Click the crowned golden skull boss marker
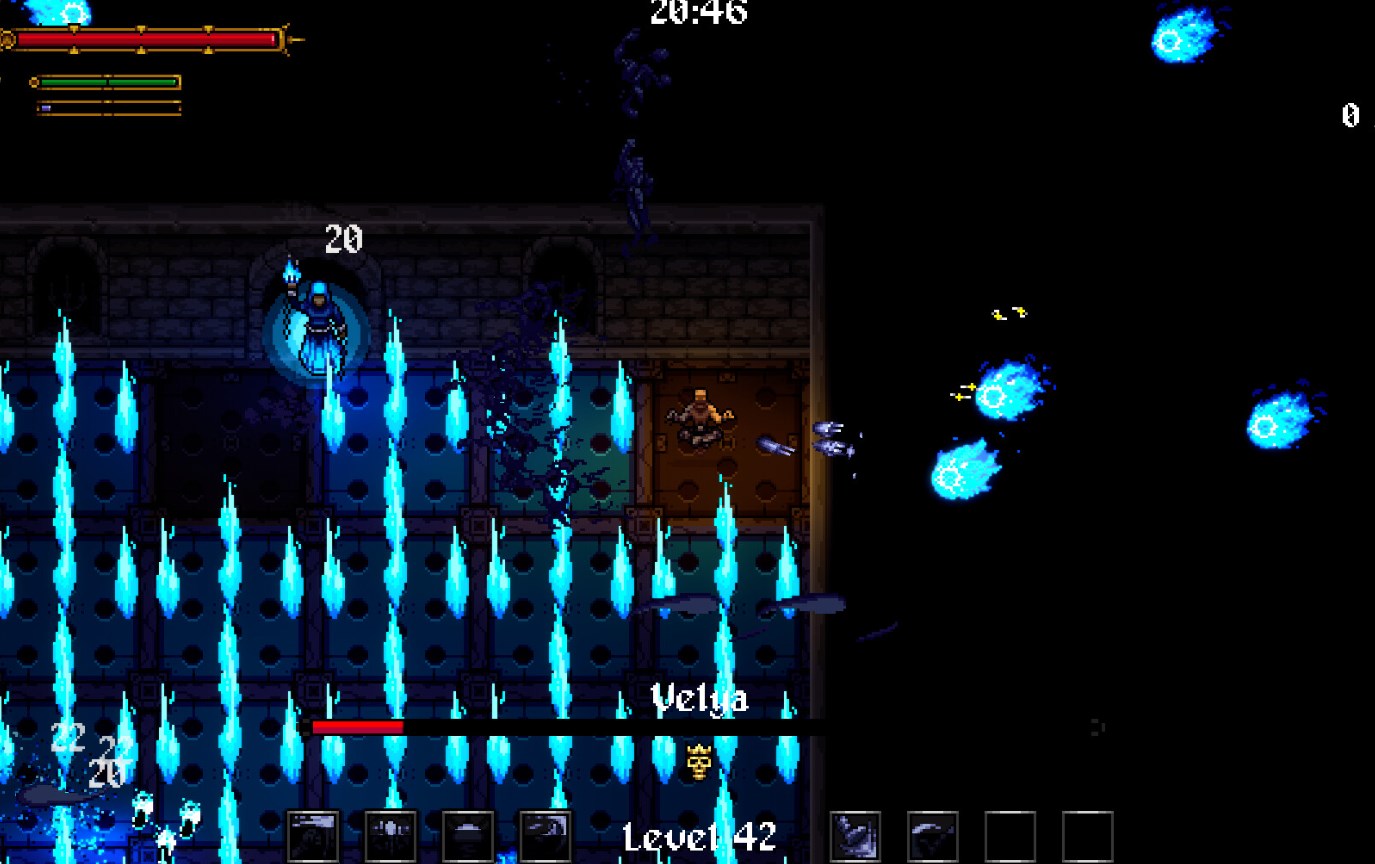The image size is (1375, 864). pos(700,761)
